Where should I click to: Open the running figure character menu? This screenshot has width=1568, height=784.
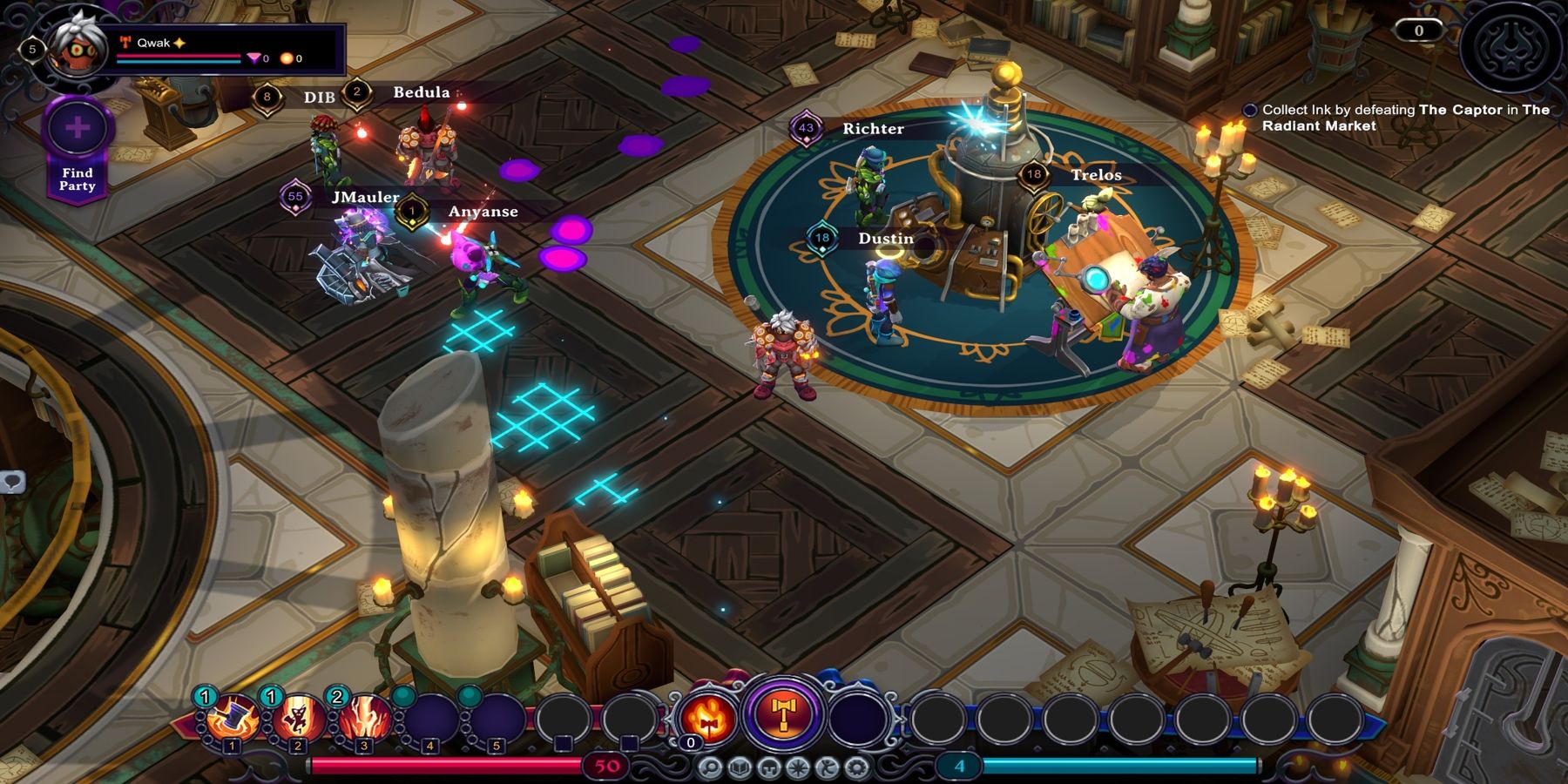(828, 767)
